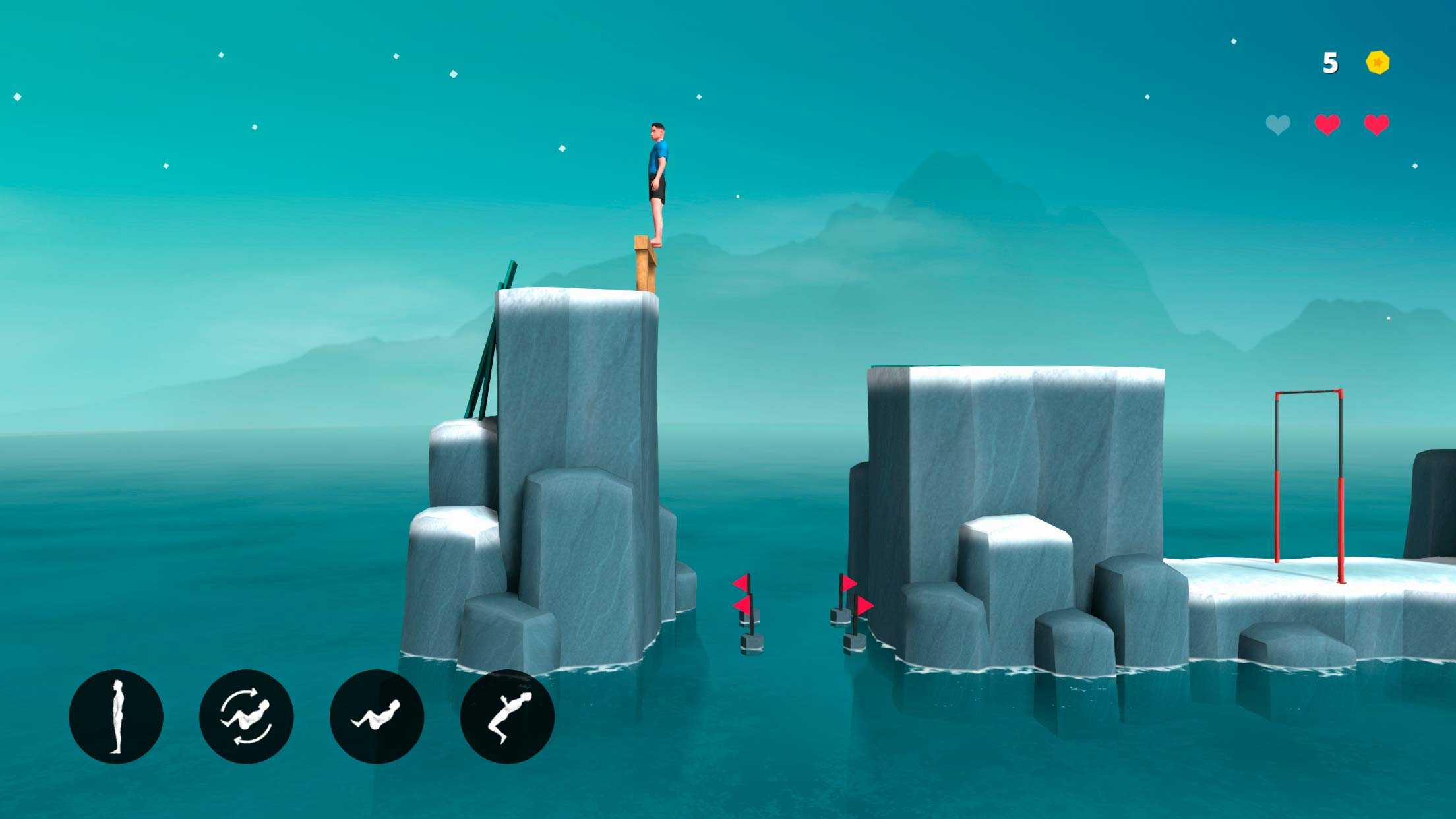Activate the pike position trick button

[377, 717]
